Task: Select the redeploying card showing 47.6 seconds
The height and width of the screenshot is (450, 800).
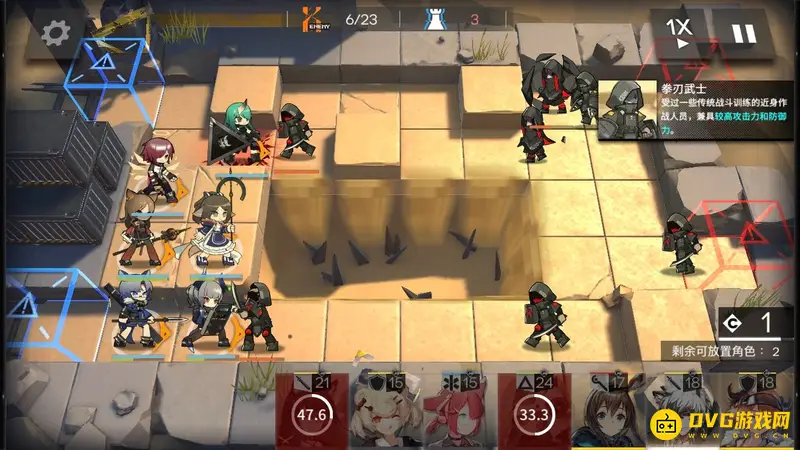Action: click(x=312, y=412)
